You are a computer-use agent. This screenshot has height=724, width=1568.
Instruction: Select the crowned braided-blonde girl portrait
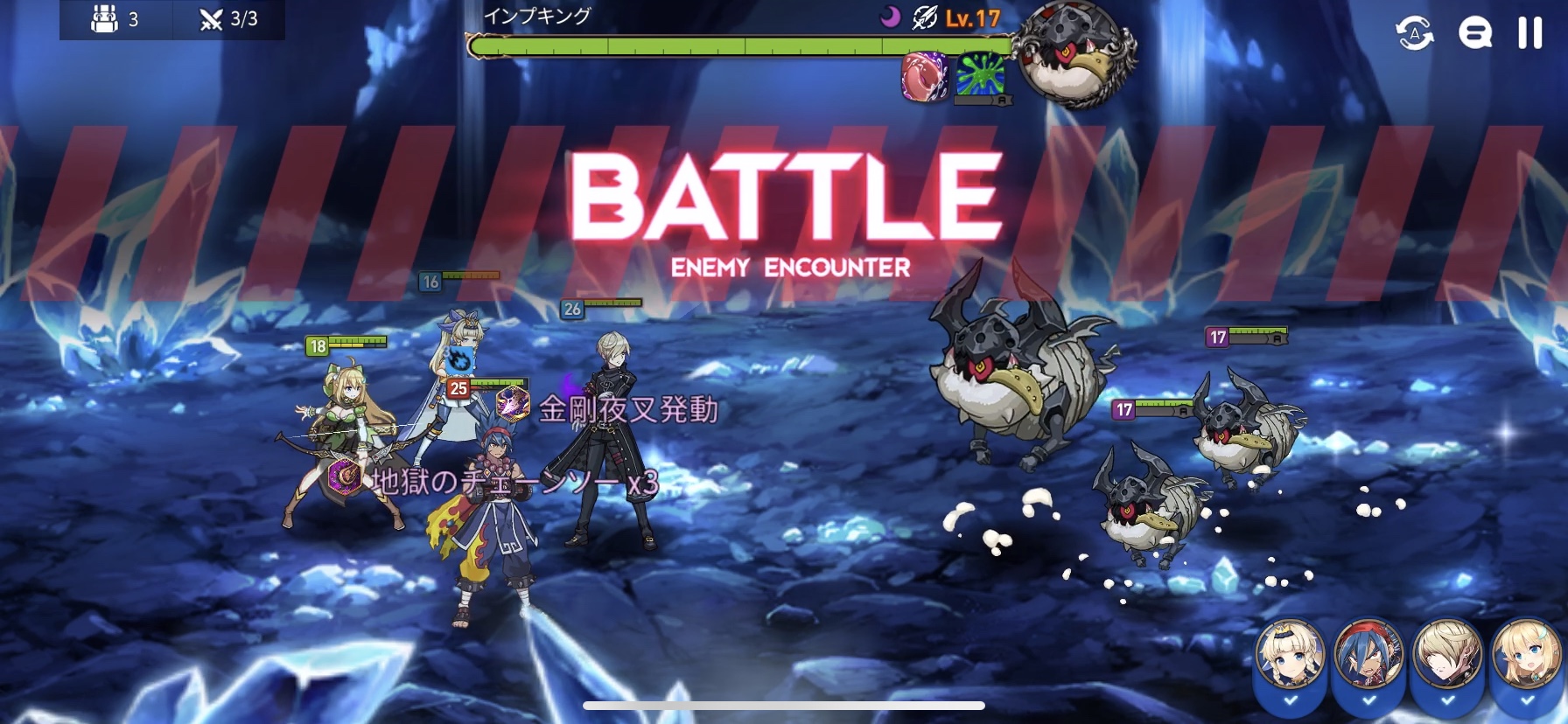tap(1290, 656)
